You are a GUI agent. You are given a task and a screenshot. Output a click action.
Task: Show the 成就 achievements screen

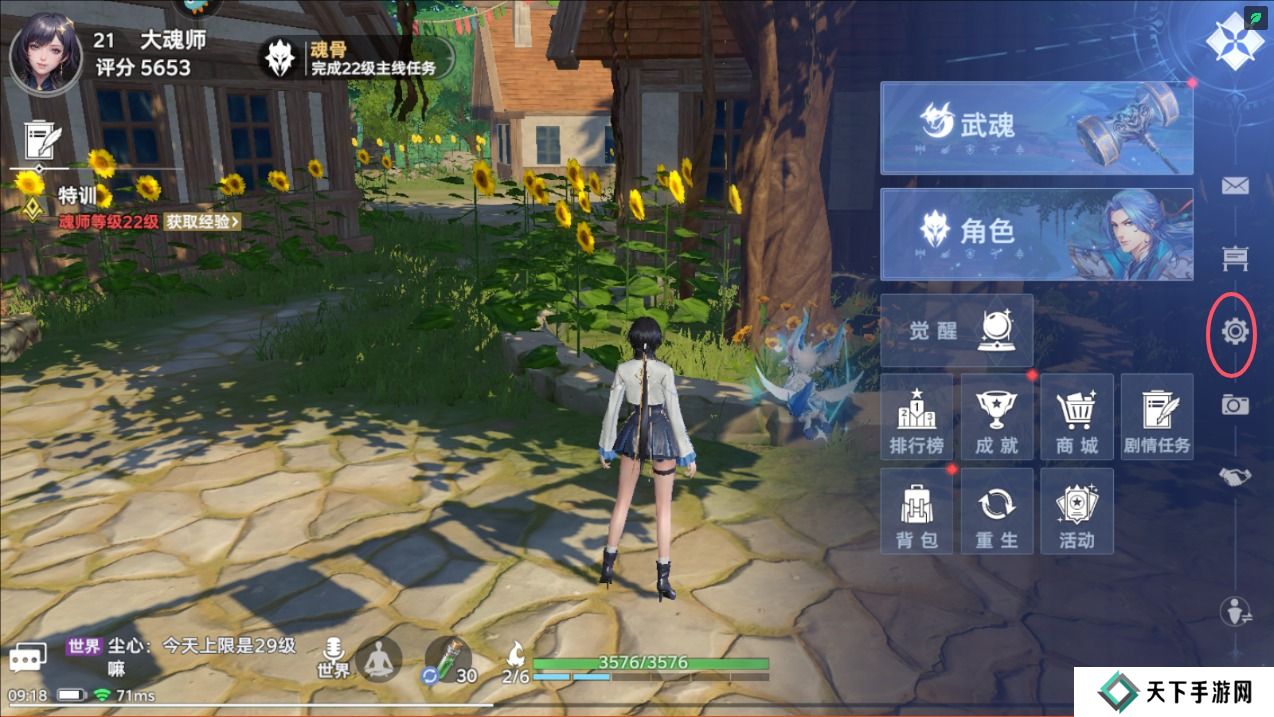pos(996,417)
